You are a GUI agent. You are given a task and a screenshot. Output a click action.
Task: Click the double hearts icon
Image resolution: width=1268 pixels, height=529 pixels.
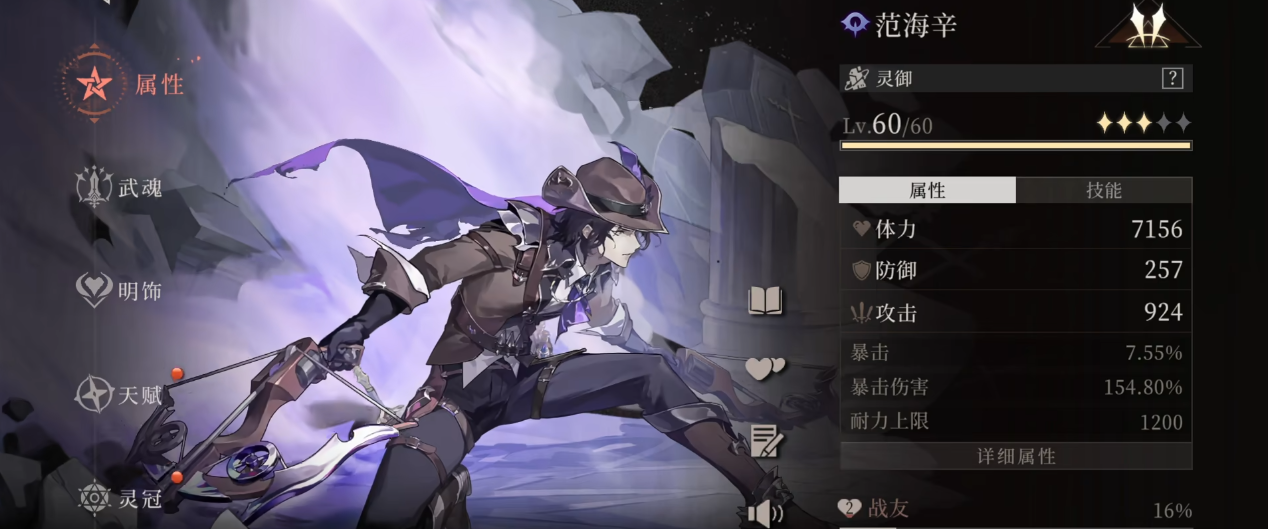[765, 369]
